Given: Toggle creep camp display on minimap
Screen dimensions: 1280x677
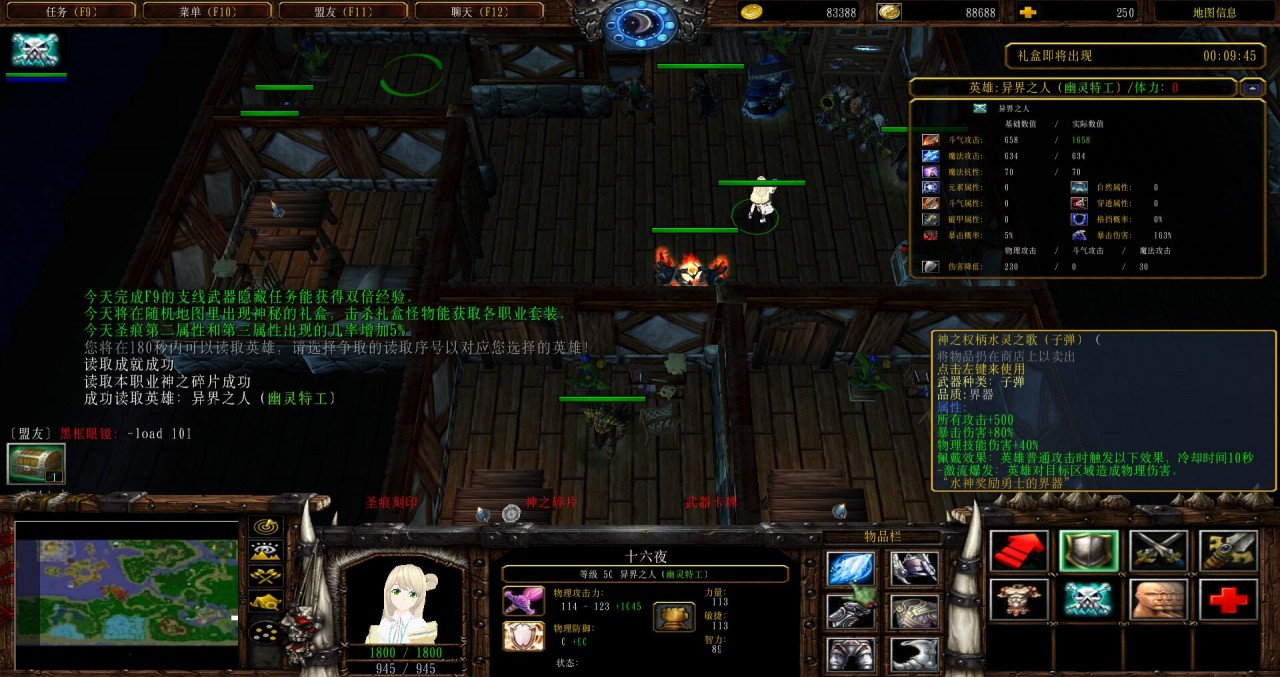Looking at the screenshot, I should [x=266, y=601].
